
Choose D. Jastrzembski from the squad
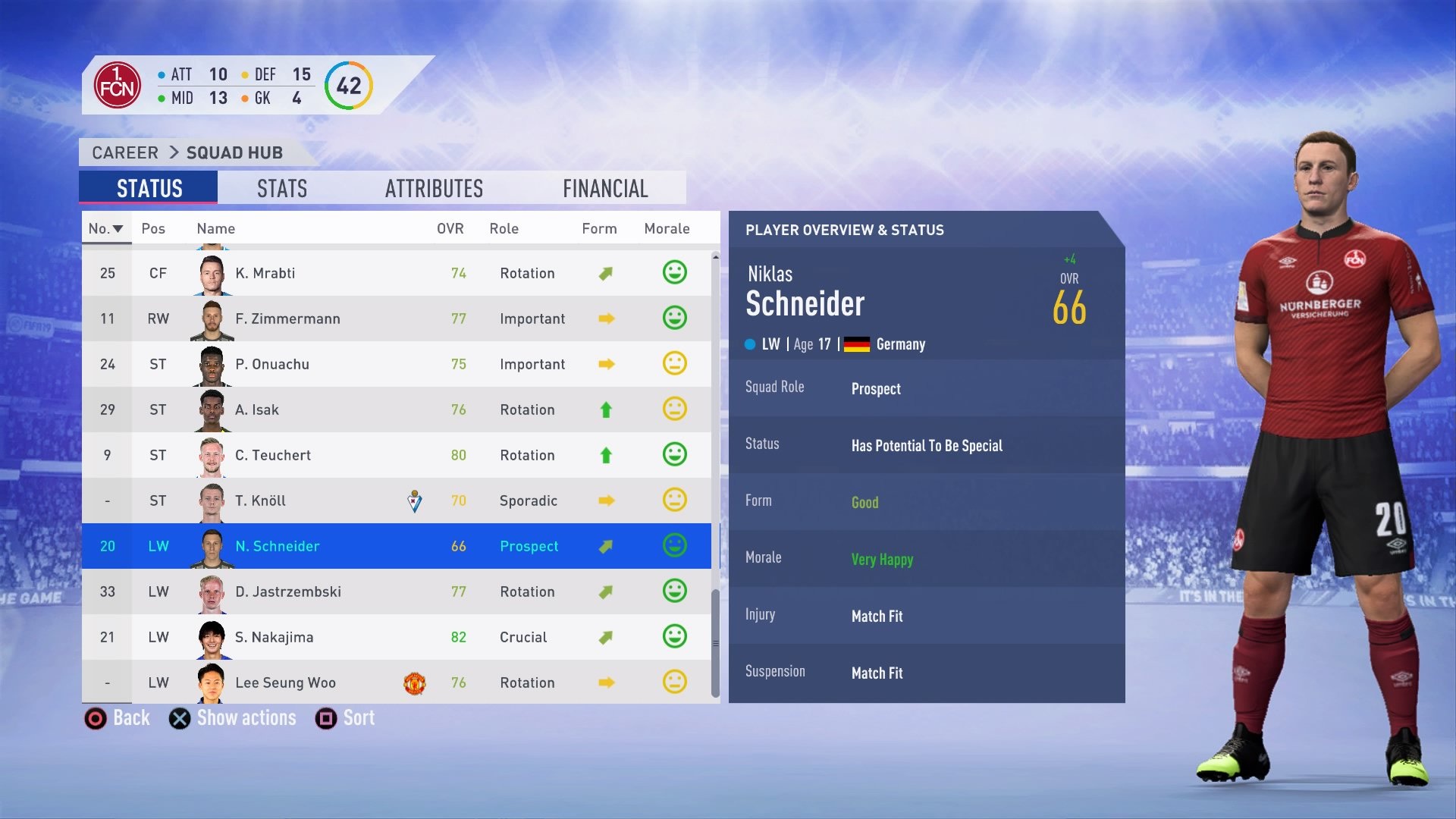click(396, 591)
